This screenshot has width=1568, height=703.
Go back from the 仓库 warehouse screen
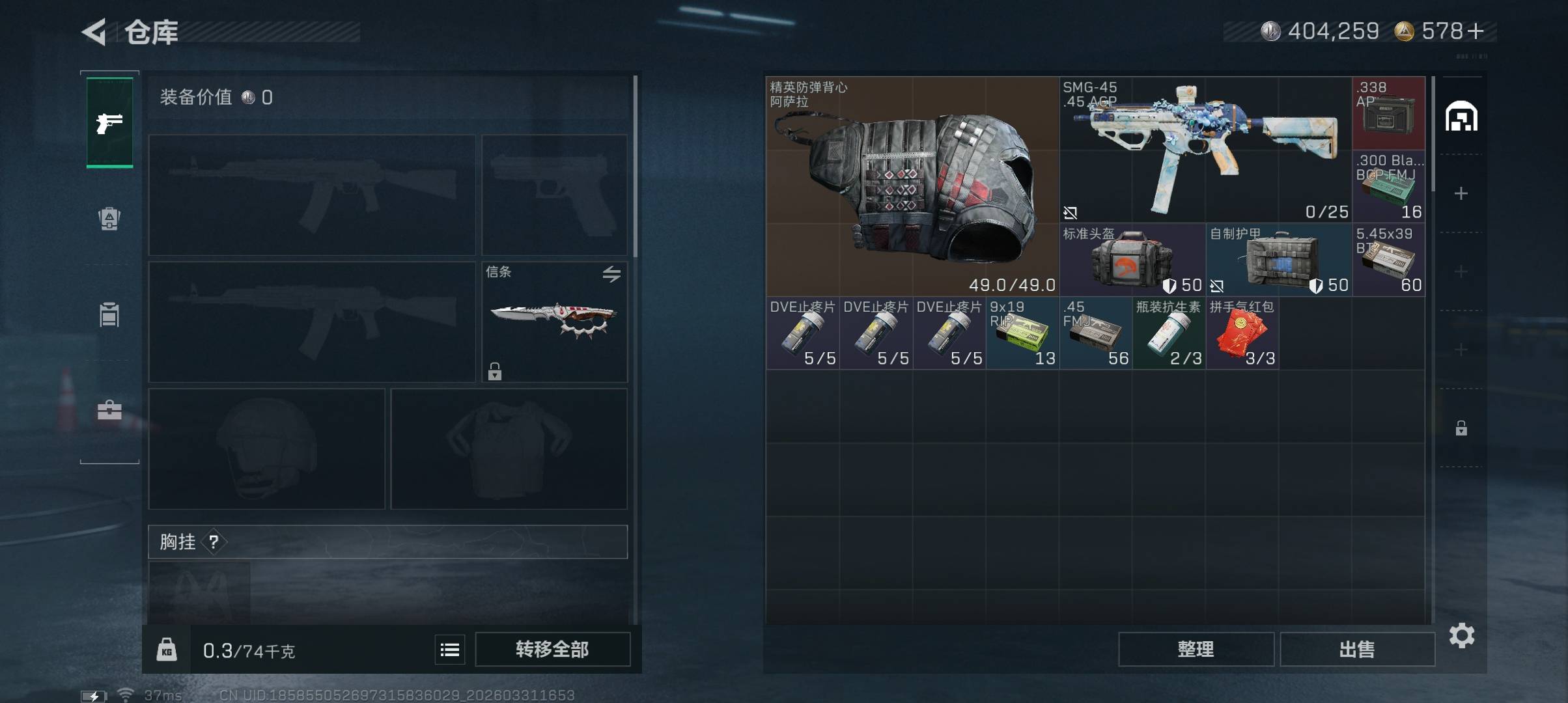94,32
